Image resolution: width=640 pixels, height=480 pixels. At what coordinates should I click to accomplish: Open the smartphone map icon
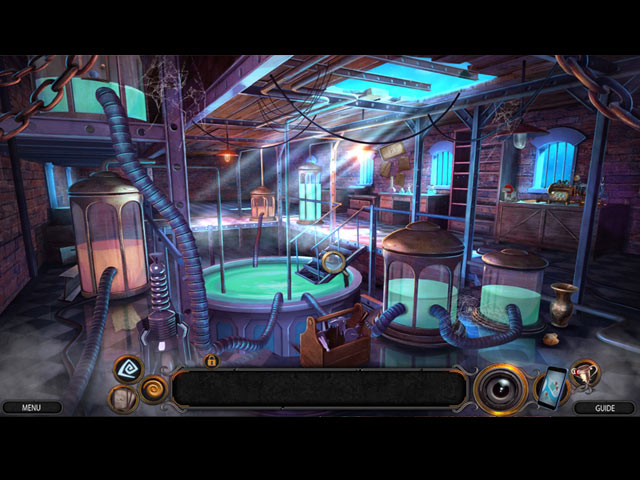550,388
